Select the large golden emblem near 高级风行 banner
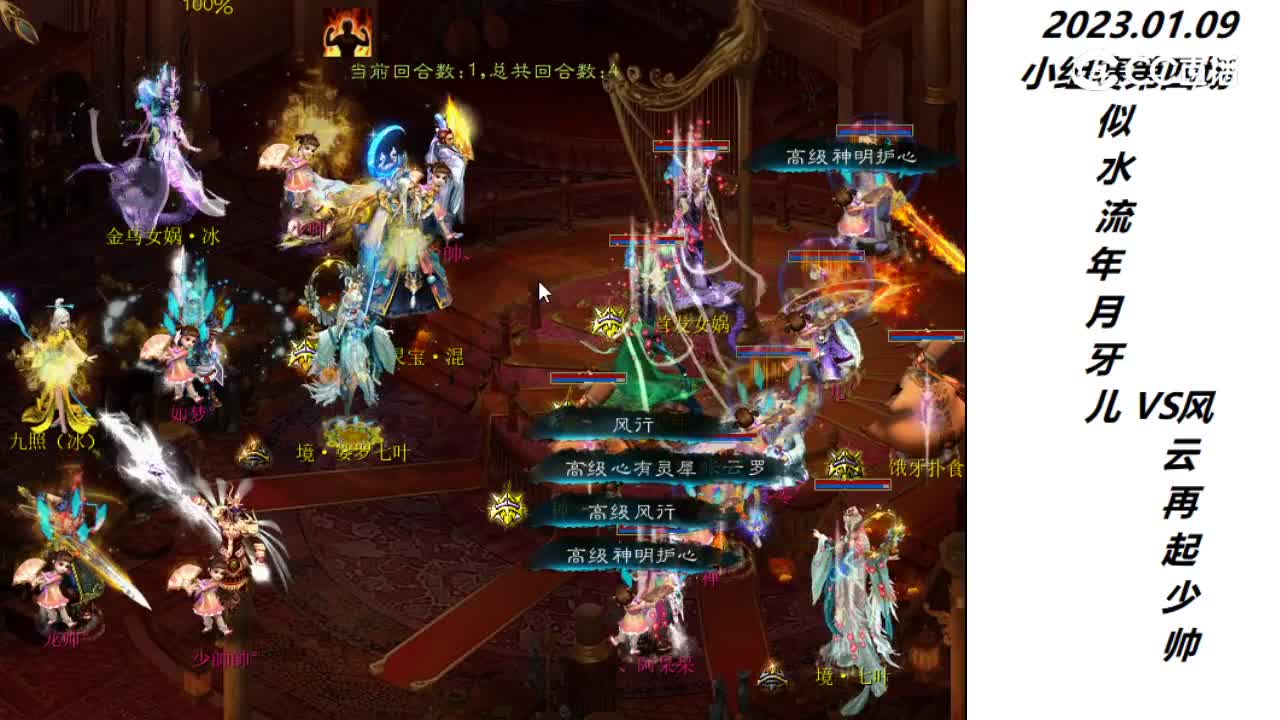1280x720 pixels. click(508, 508)
